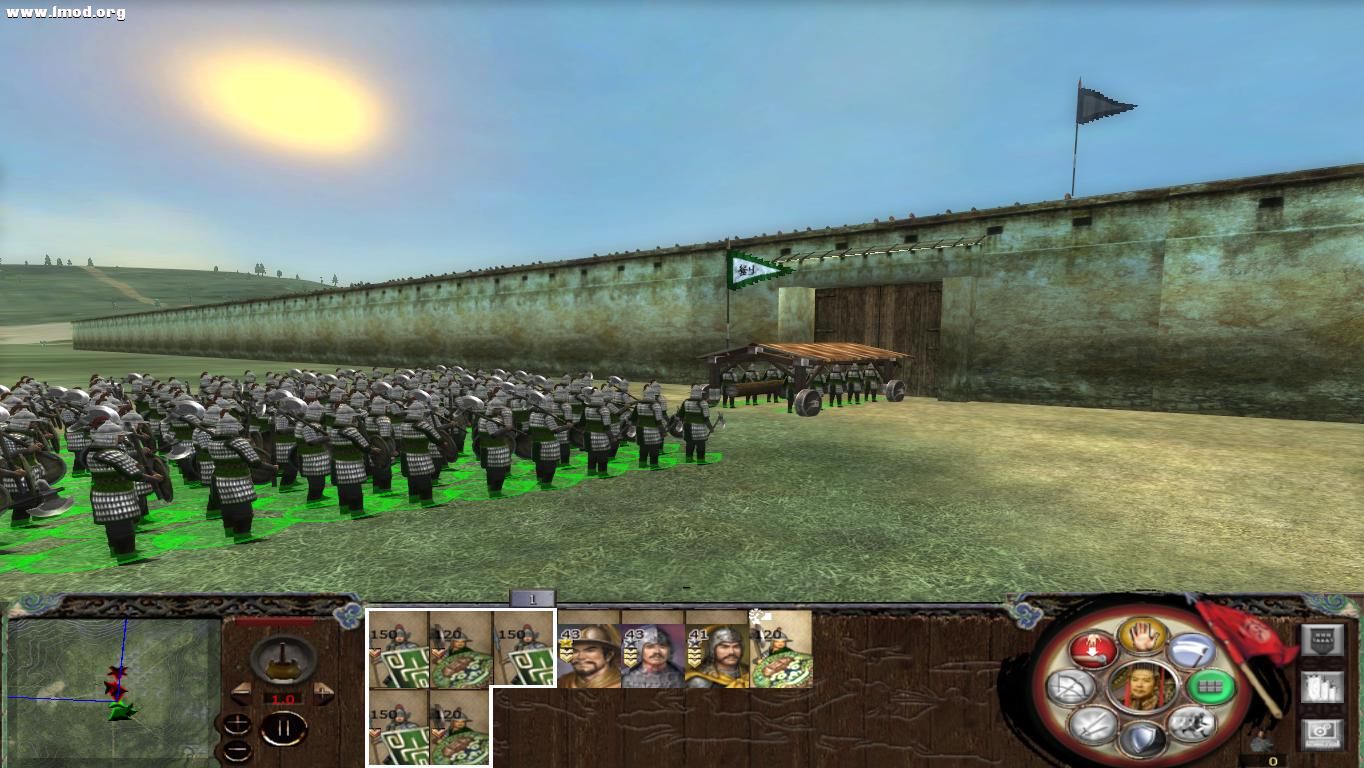Open the unit stats chart icon
This screenshot has height=768, width=1364.
1321,686
